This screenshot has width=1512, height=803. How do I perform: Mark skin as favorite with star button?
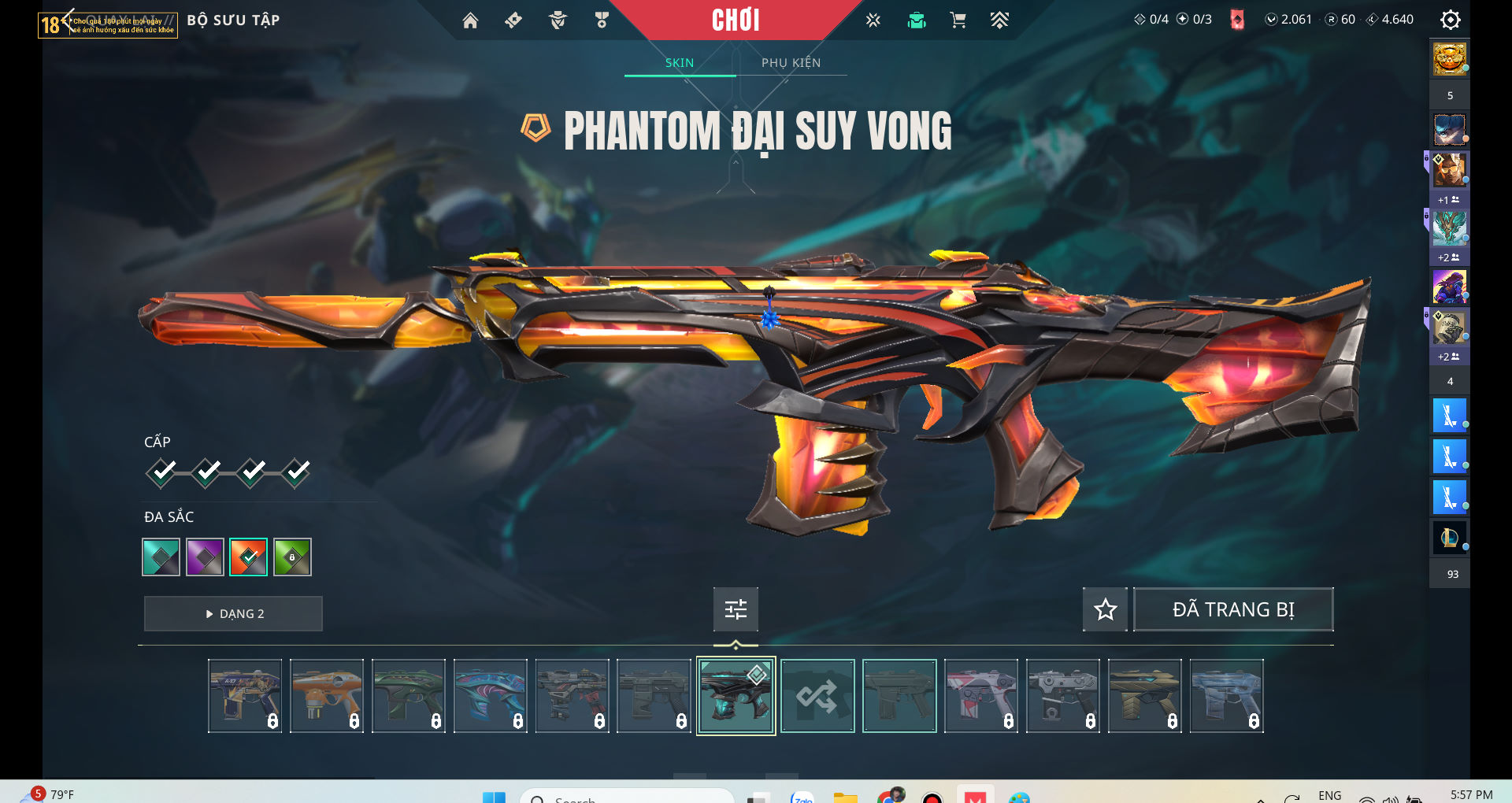[x=1105, y=609]
